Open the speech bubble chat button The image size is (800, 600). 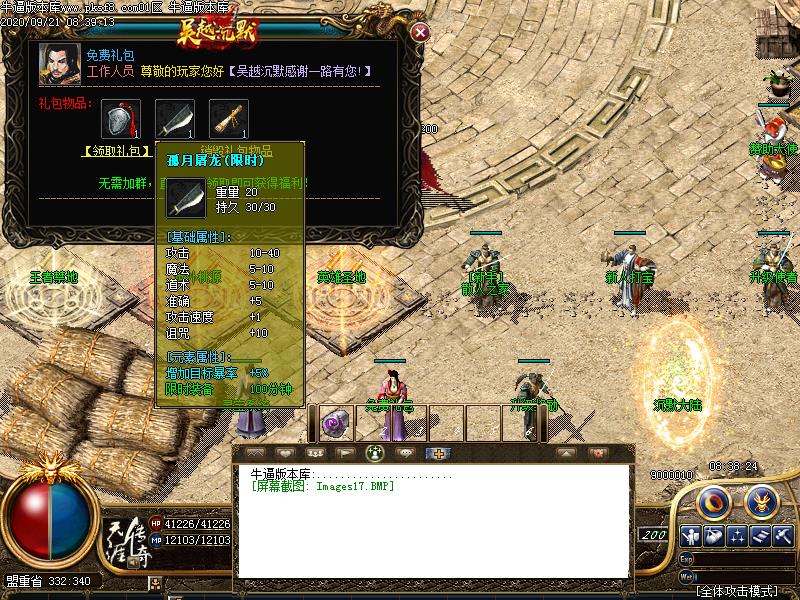tap(405, 453)
